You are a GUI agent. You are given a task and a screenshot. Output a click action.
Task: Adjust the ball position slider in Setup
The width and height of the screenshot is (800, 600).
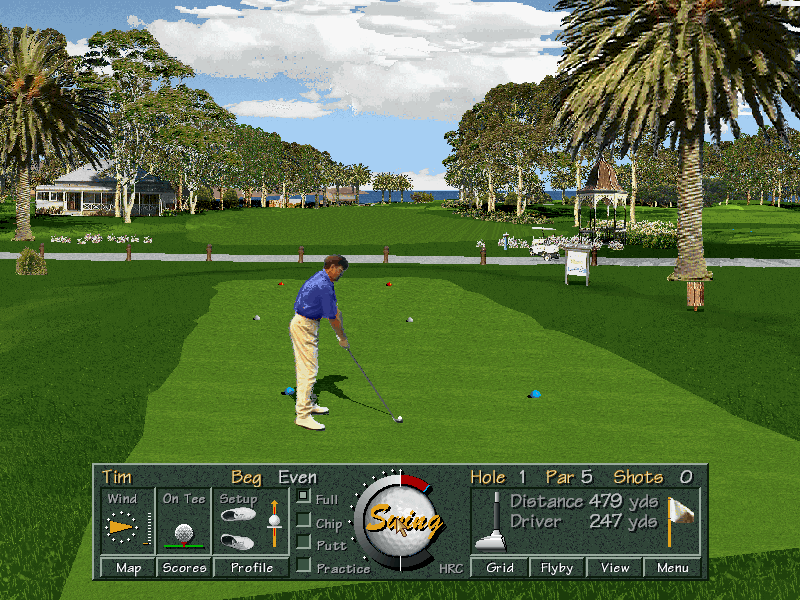(274, 521)
